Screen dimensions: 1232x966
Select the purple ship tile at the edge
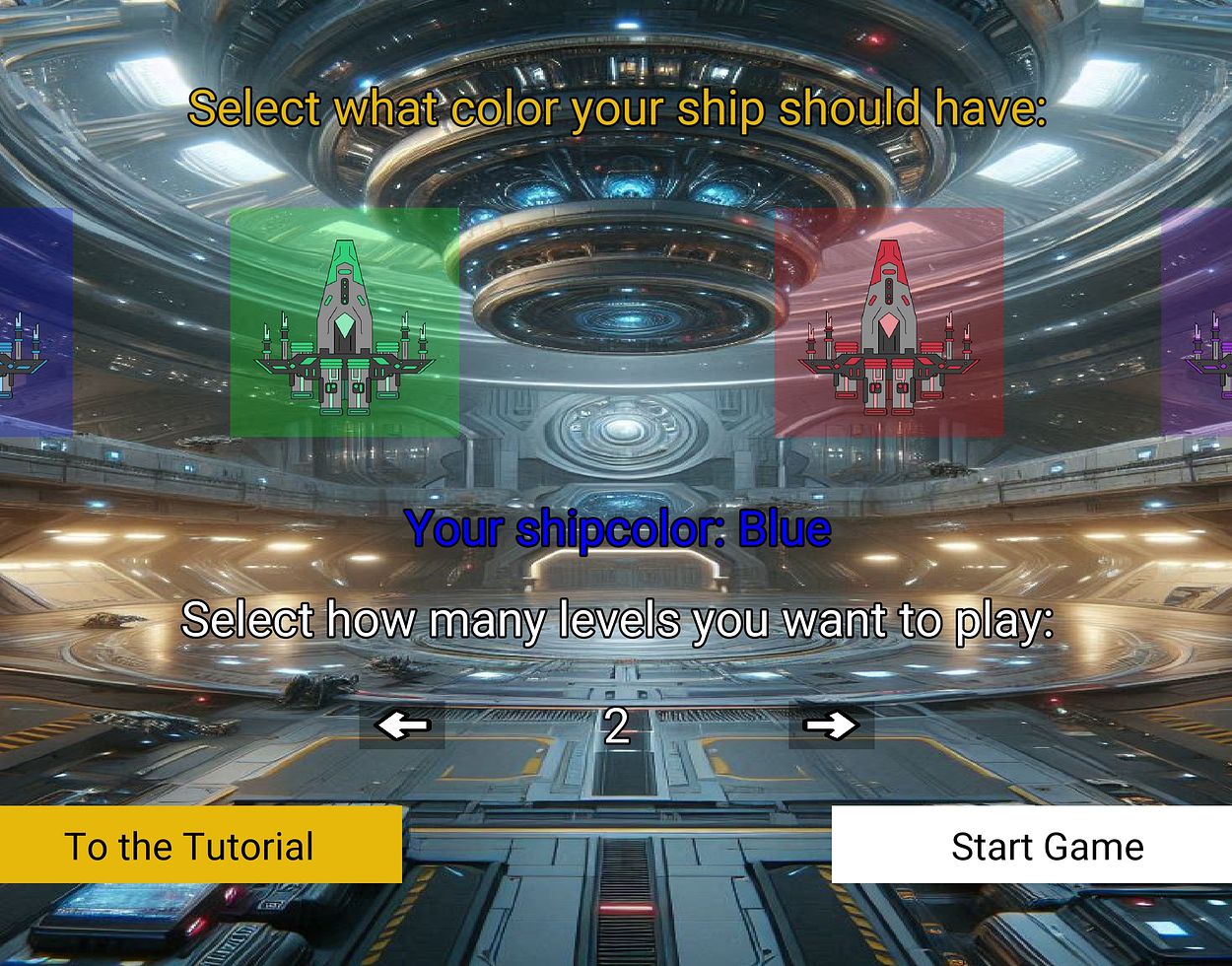click(x=1198, y=322)
